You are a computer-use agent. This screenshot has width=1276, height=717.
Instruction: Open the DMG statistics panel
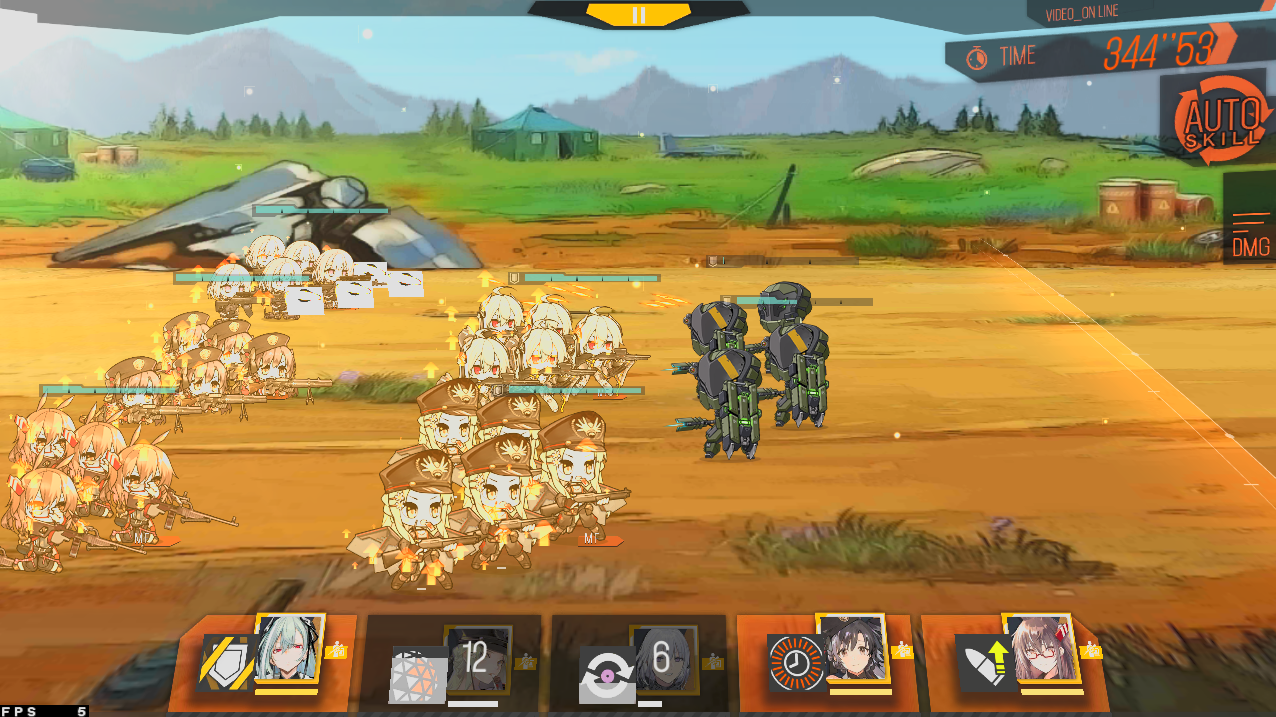point(1250,233)
